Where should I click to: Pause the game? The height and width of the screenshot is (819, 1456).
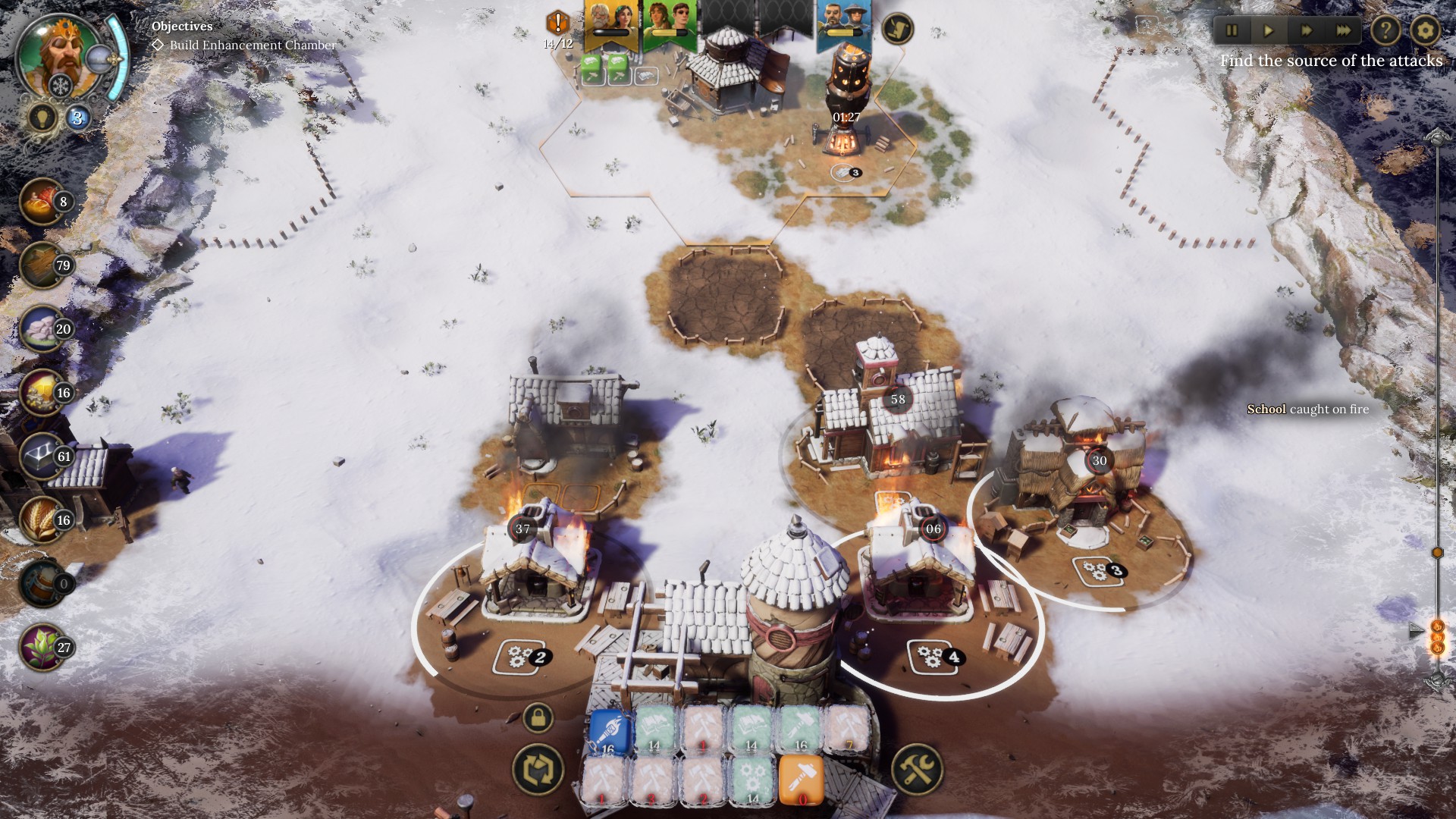click(1232, 31)
